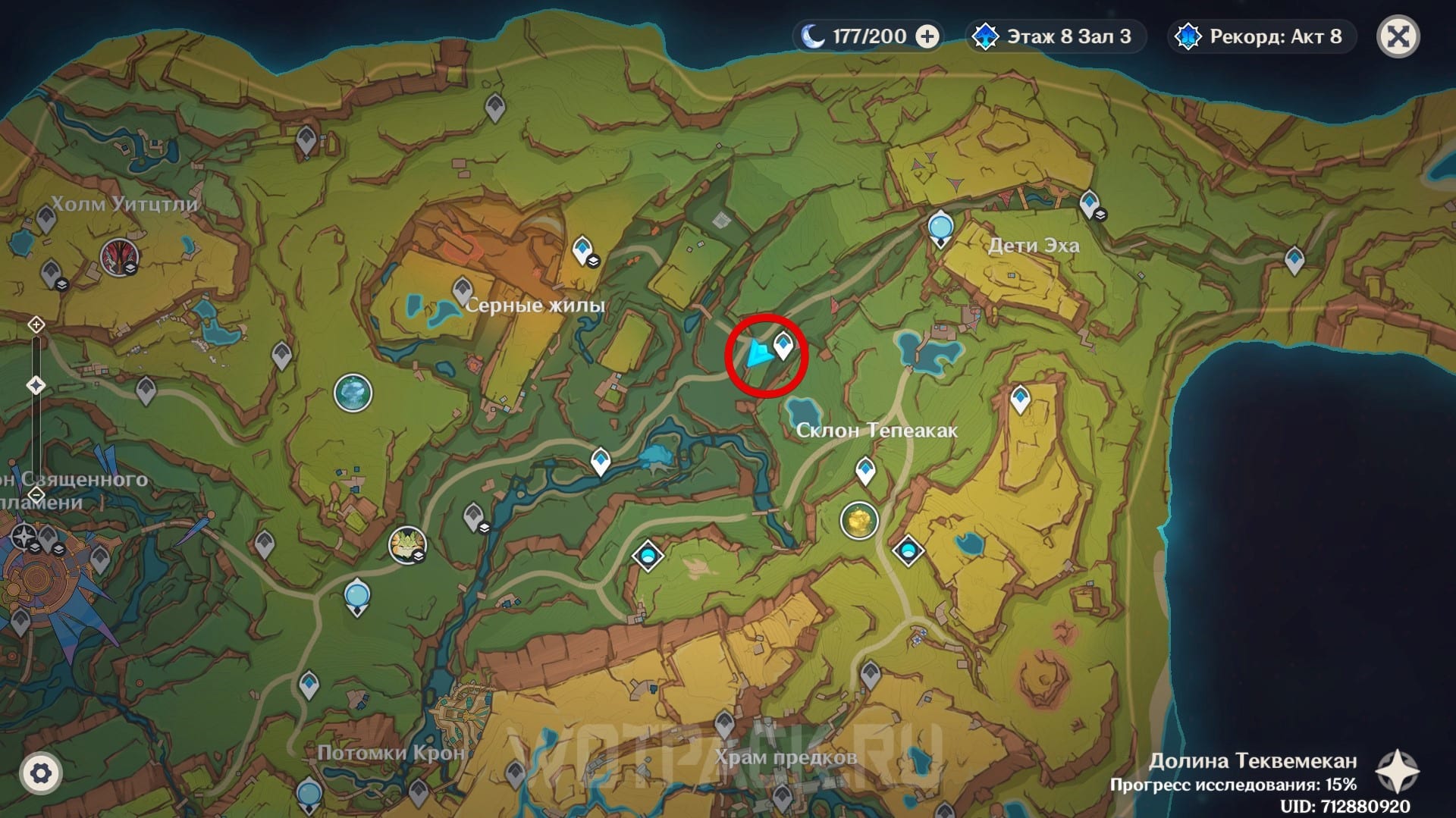The width and height of the screenshot is (1456, 818).
Task: Open map settings gear
Action: (41, 773)
